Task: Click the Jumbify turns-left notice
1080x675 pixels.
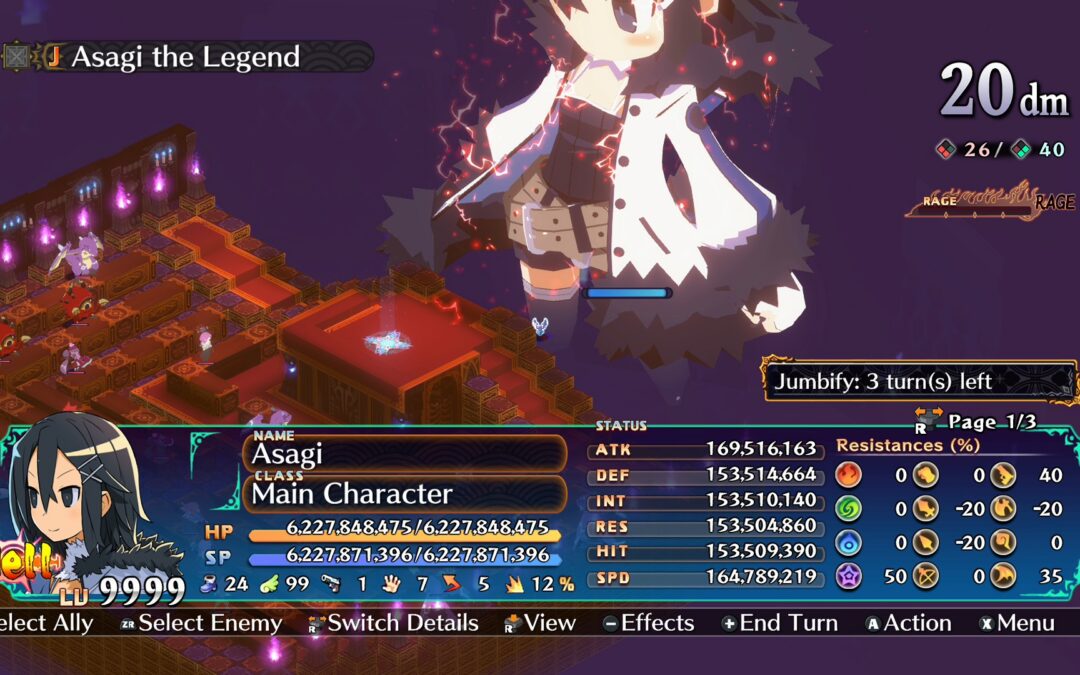Action: click(918, 381)
